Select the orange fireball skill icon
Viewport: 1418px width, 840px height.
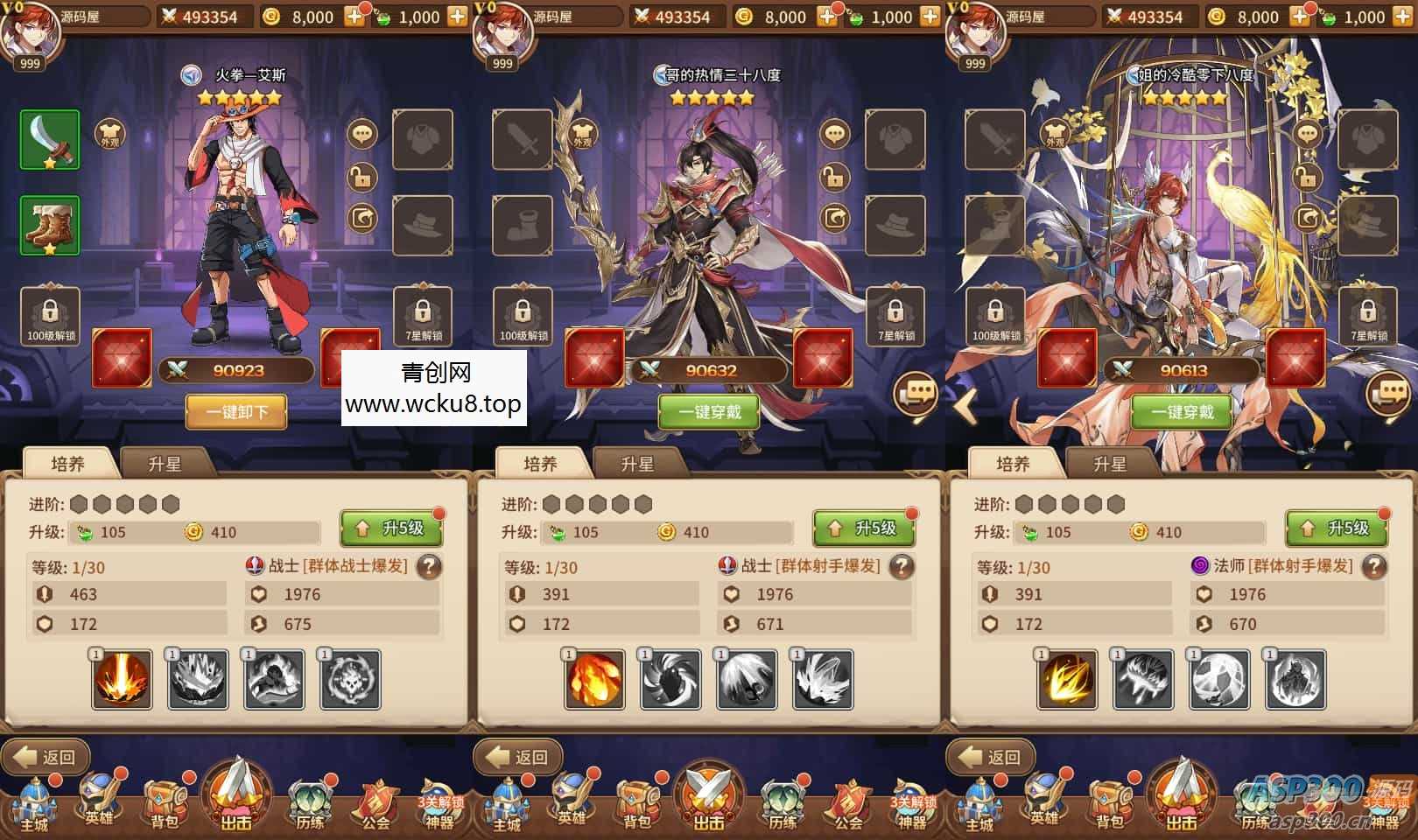594,679
